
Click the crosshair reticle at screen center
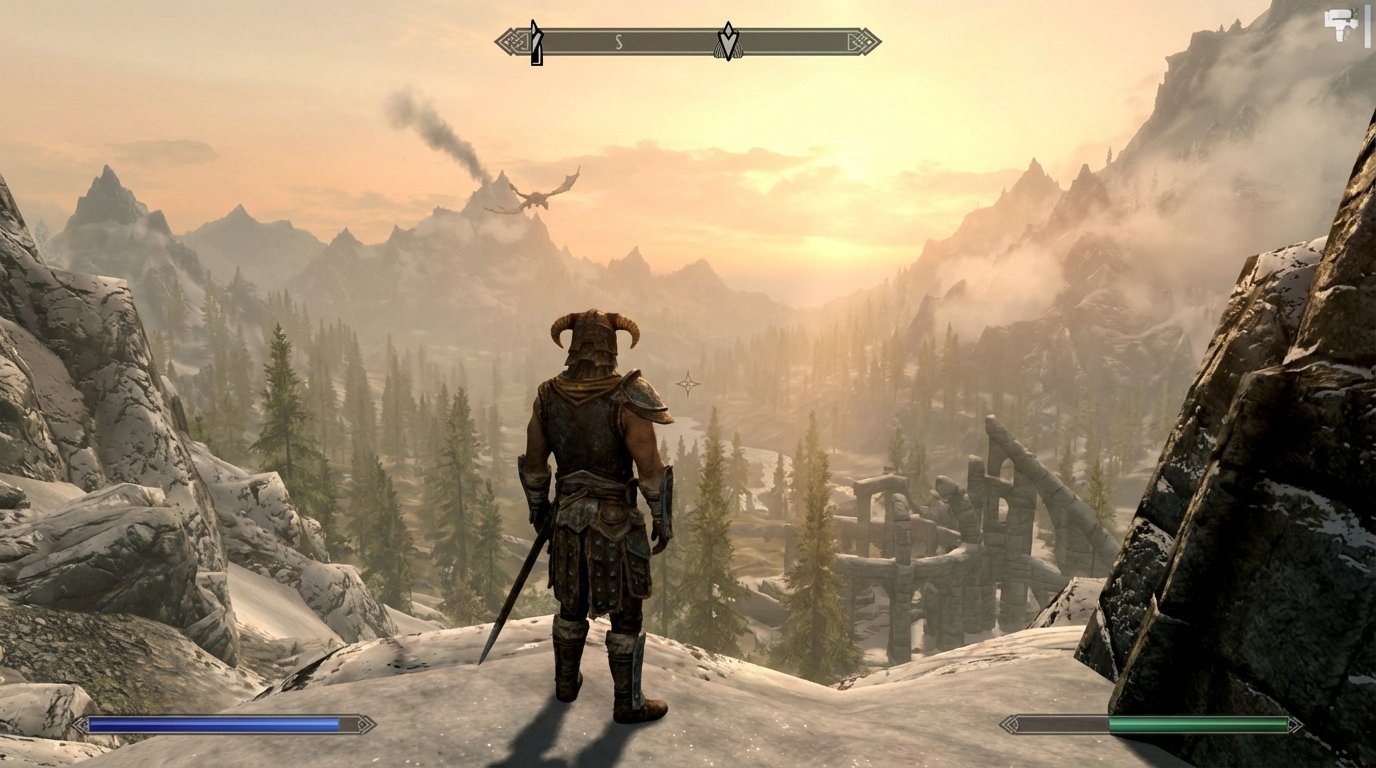point(689,382)
